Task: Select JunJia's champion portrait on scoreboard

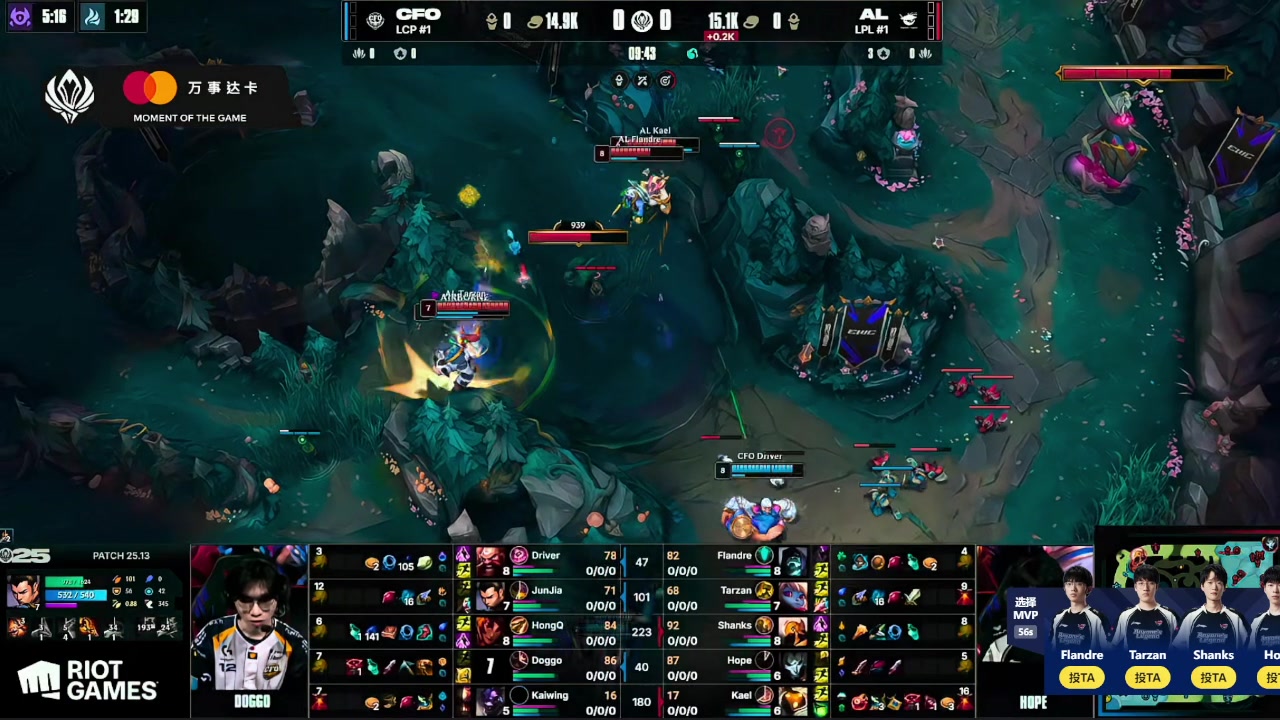Action: pyautogui.click(x=490, y=597)
